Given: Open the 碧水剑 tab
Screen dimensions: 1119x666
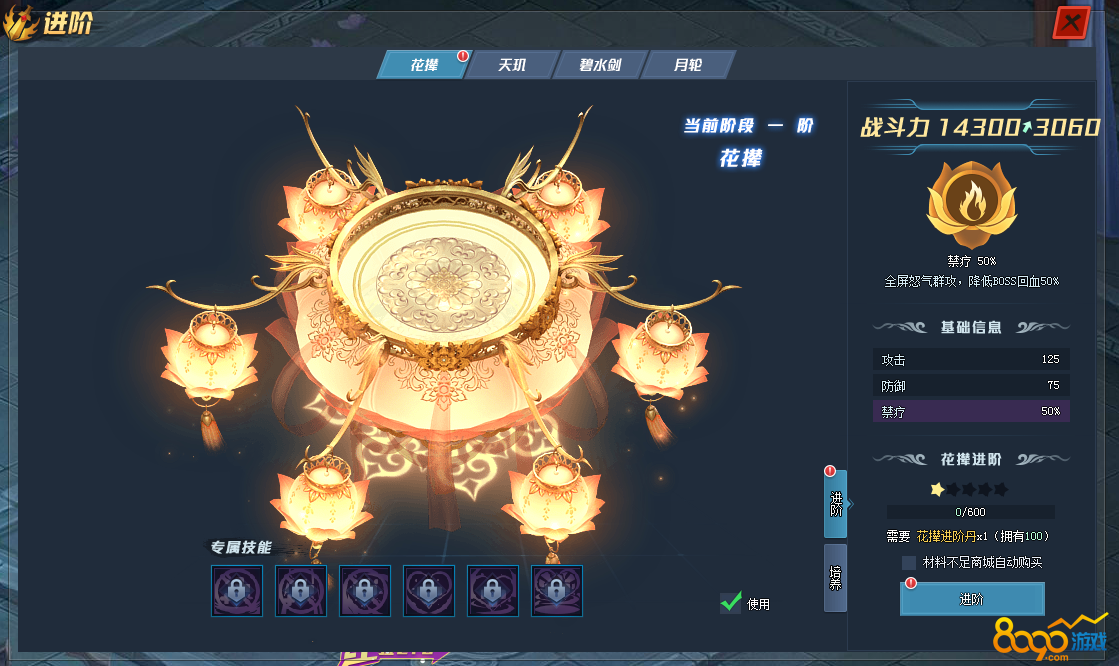Looking at the screenshot, I should (x=600, y=65).
